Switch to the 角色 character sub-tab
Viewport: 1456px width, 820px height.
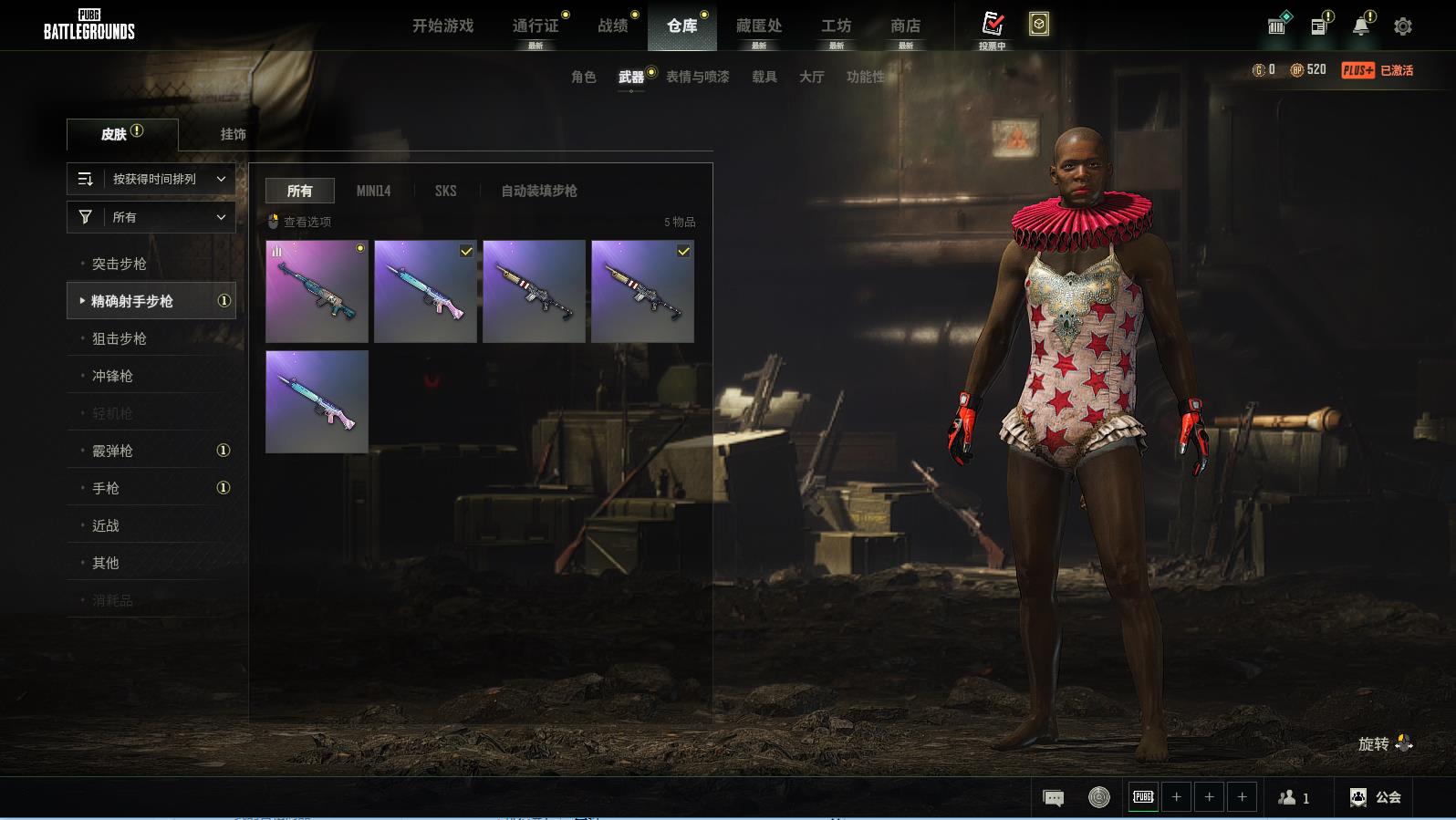click(x=583, y=77)
